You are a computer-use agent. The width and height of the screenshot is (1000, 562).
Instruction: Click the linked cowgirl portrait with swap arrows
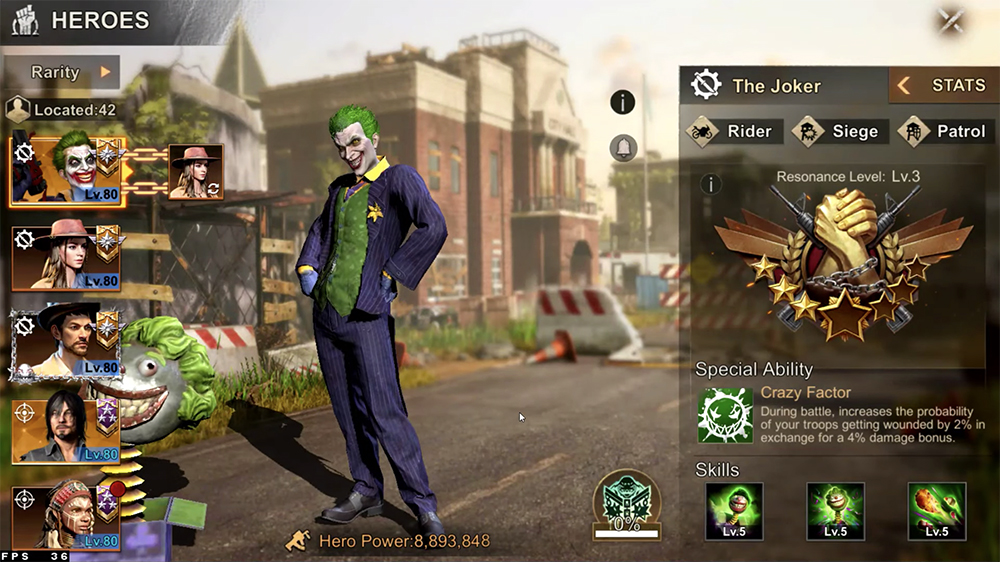click(x=196, y=172)
